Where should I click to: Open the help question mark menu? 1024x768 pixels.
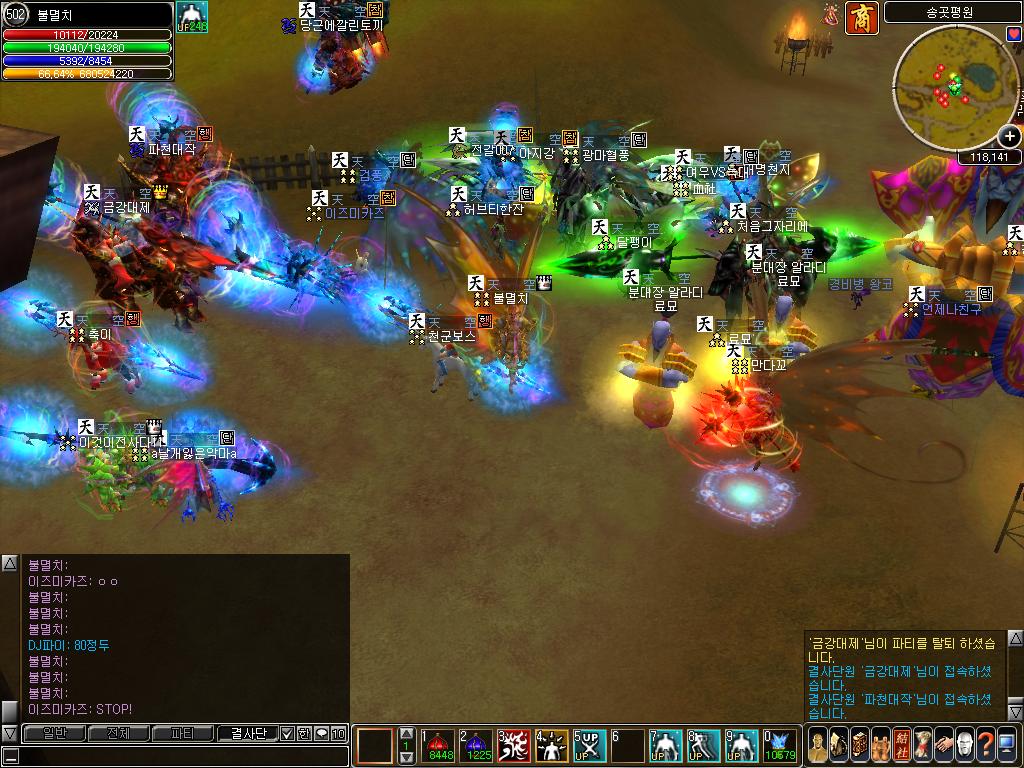986,745
